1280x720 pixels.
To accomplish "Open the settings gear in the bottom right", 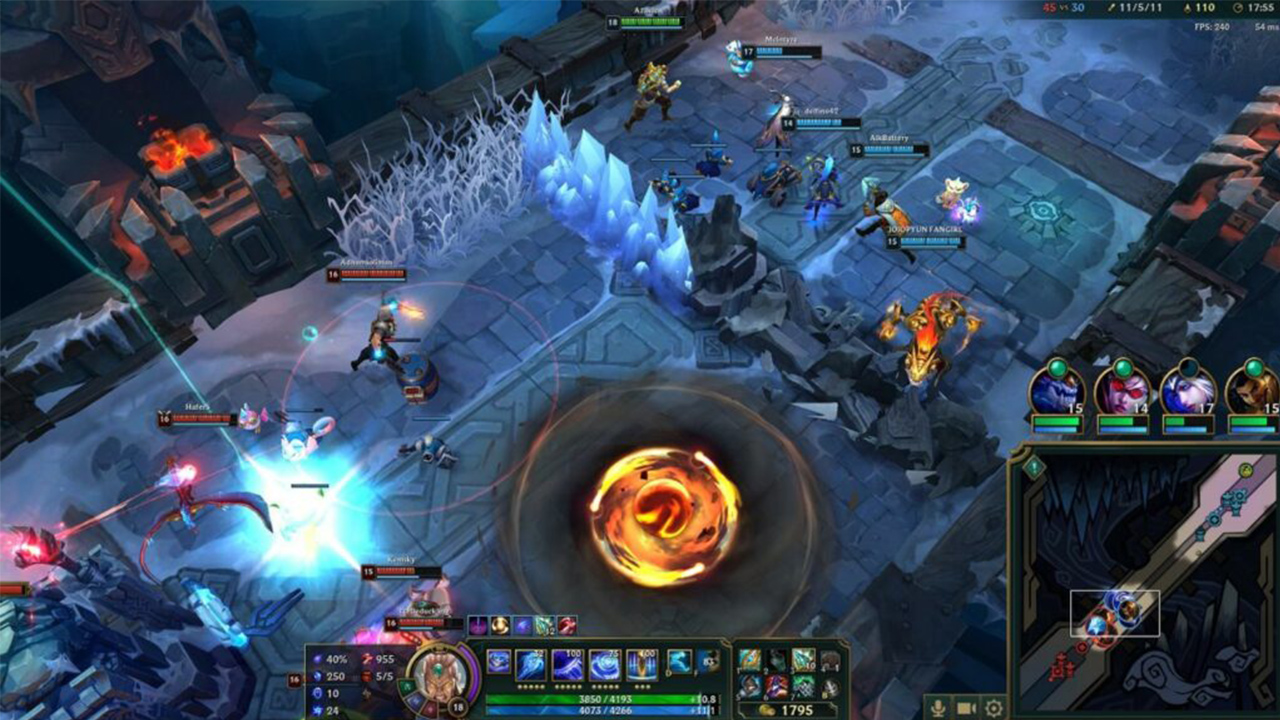I will (x=994, y=709).
